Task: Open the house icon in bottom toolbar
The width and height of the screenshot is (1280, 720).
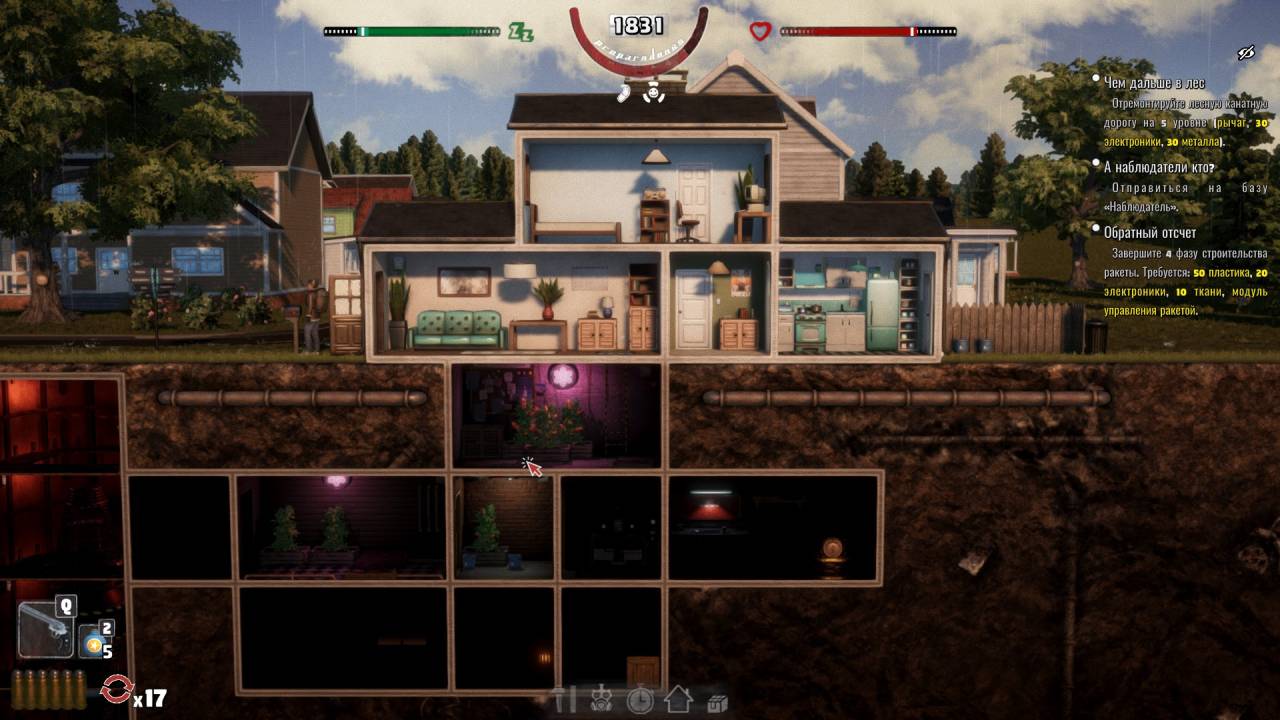Action: coord(678,700)
